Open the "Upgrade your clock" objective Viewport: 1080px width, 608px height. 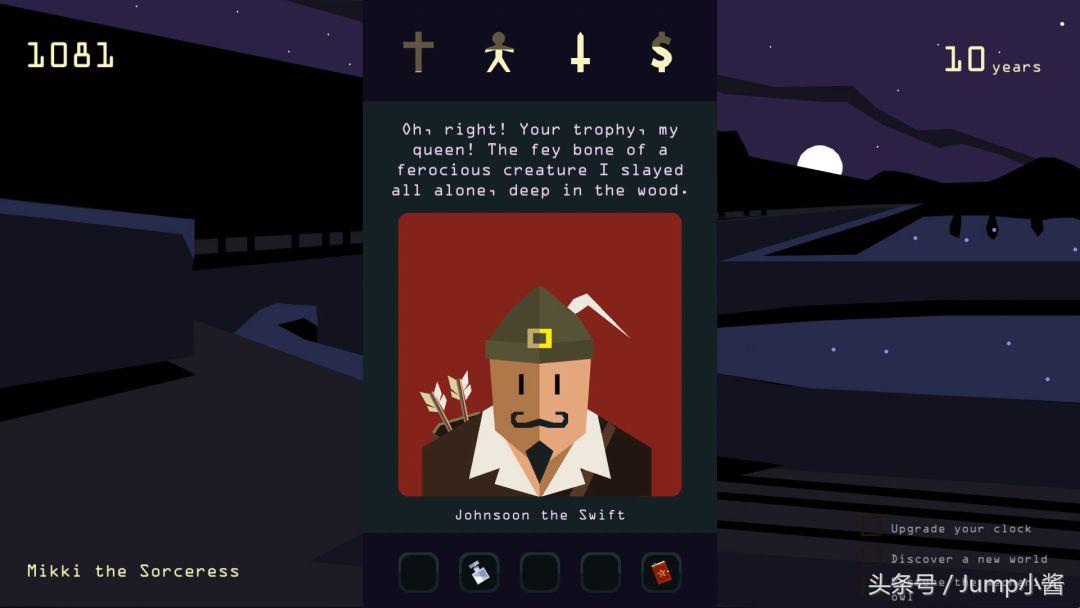960,528
